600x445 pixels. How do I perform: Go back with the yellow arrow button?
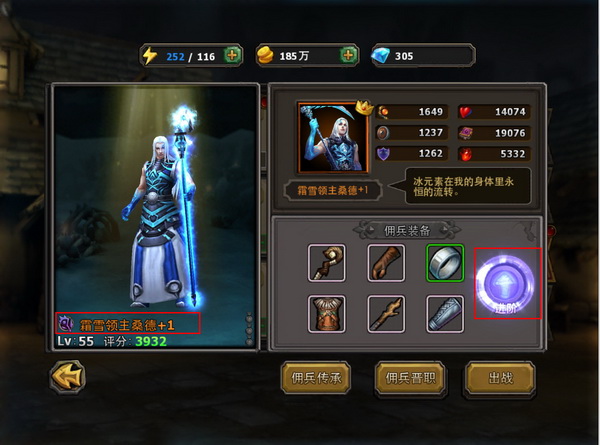pyautogui.click(x=68, y=376)
